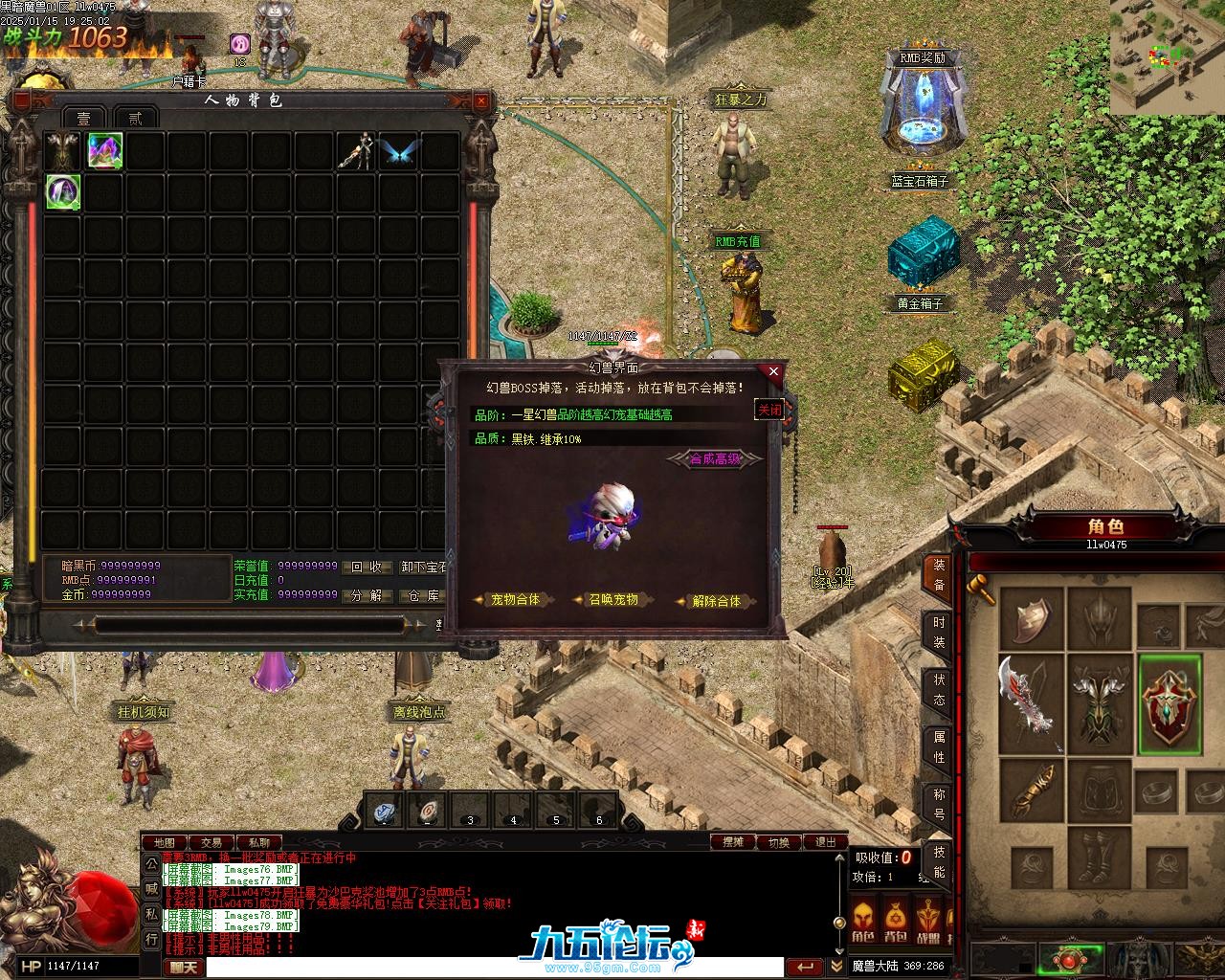Open the 摆摊 stall button

(733, 842)
